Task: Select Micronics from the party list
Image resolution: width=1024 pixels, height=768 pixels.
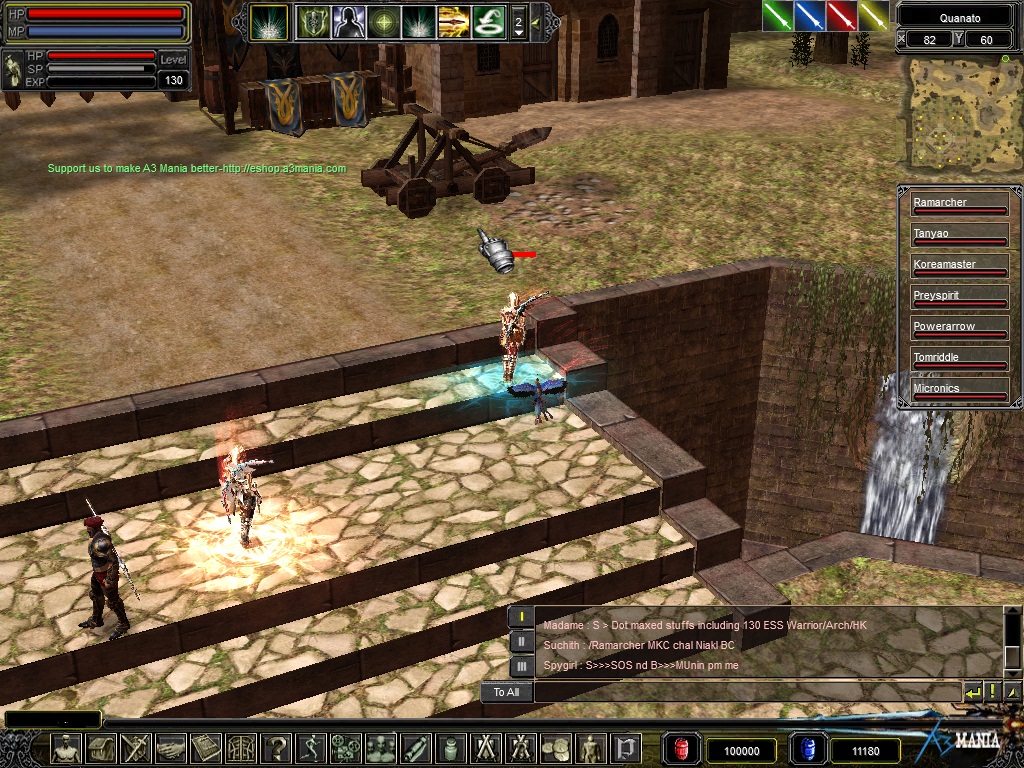Action: [959, 390]
